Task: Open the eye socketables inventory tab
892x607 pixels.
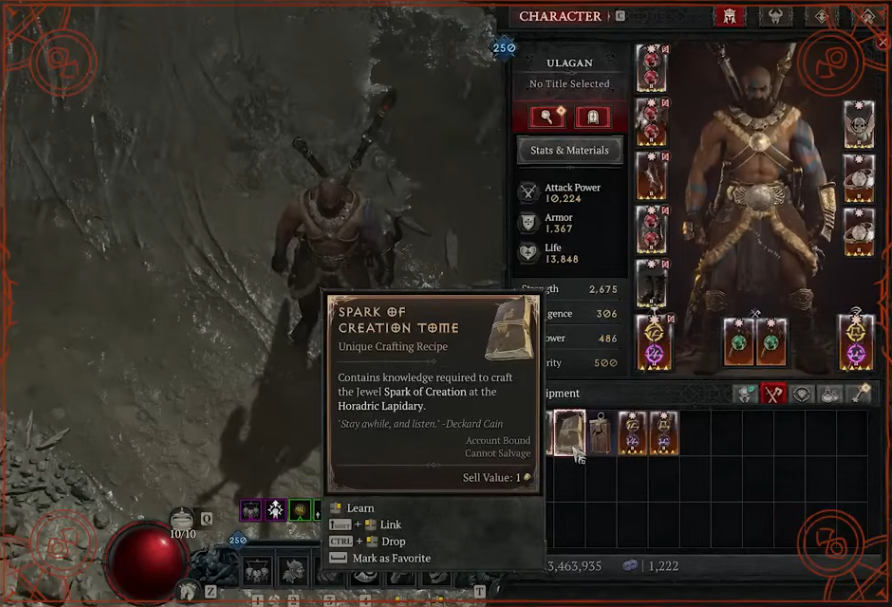Action: [x=802, y=394]
